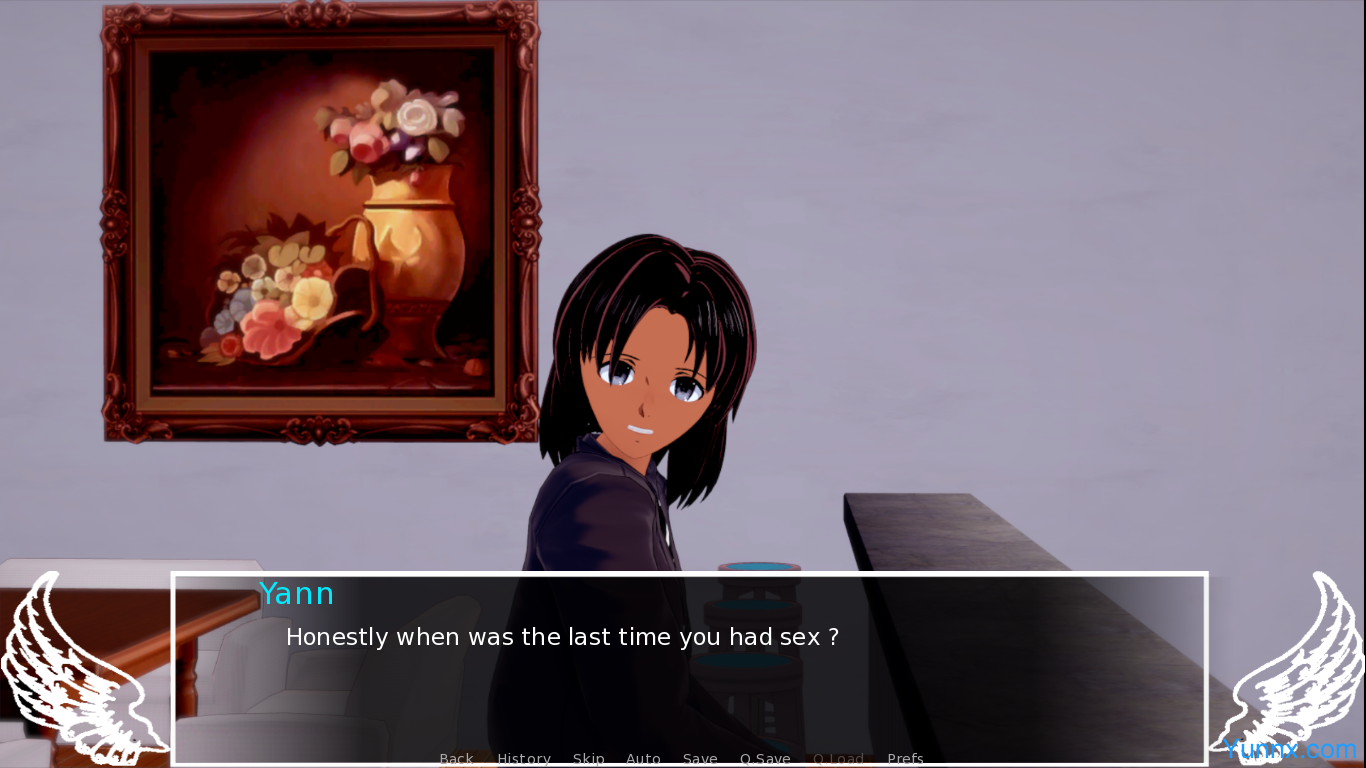Open the dialogue History log

point(524,759)
